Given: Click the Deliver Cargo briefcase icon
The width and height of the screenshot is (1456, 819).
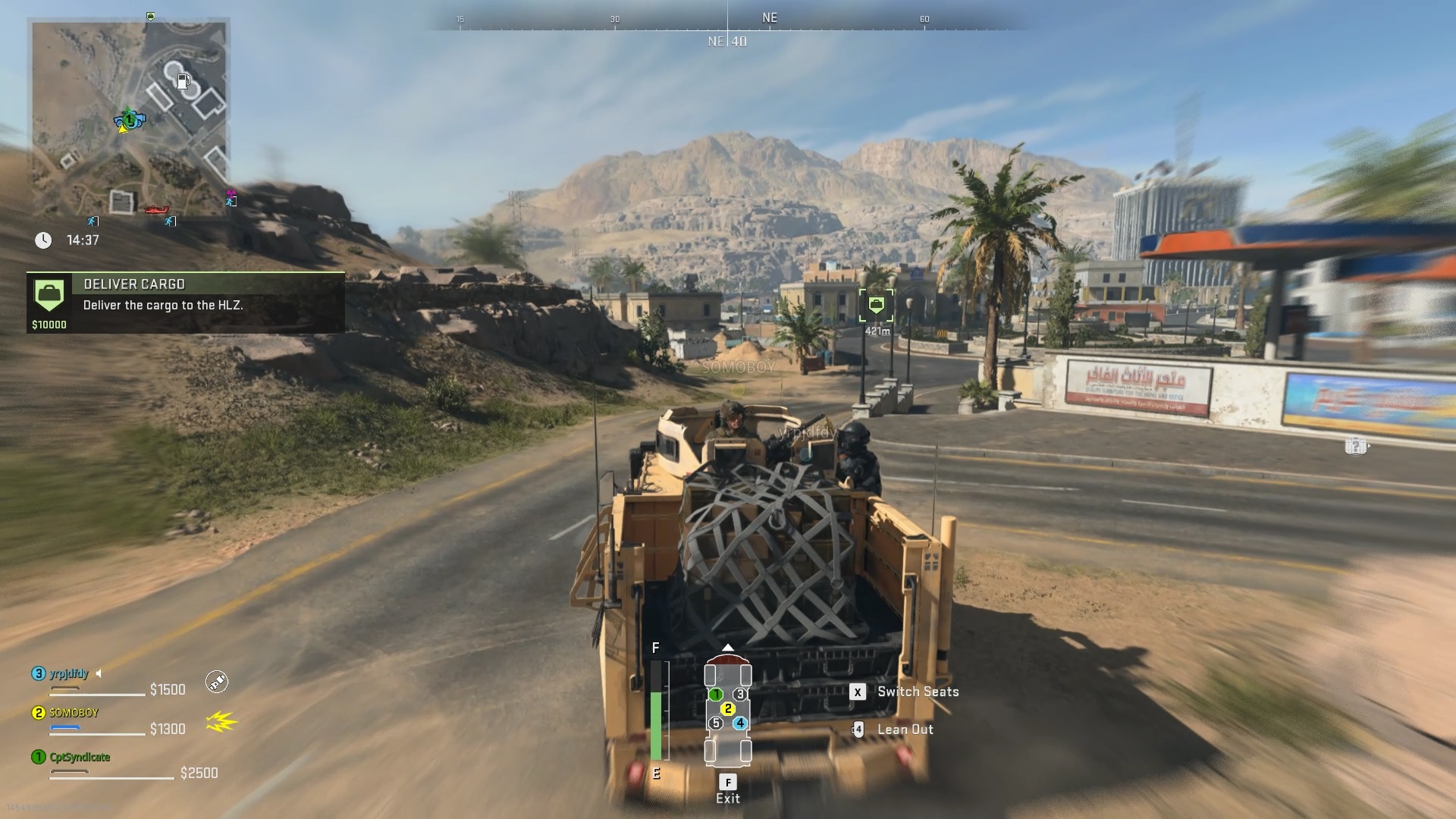Looking at the screenshot, I should (x=49, y=295).
